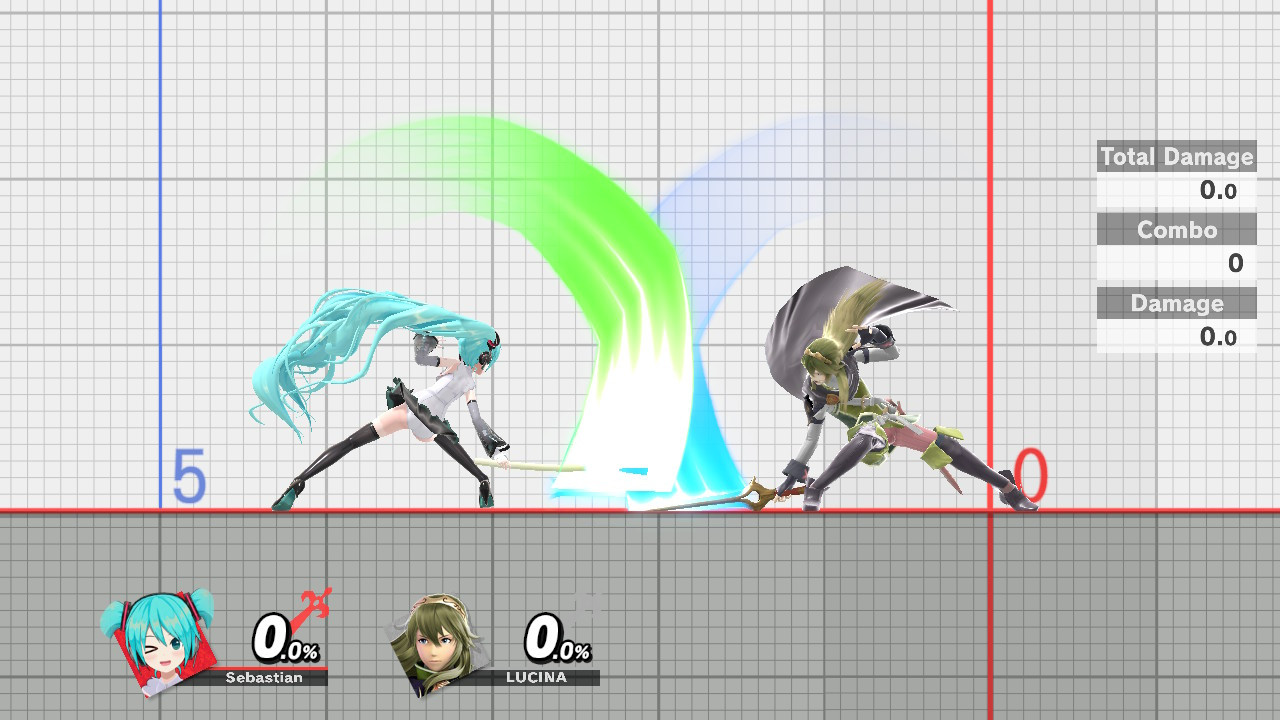Toggle the Combo counter display
Viewport: 1280px width, 720px height.
(x=1176, y=230)
